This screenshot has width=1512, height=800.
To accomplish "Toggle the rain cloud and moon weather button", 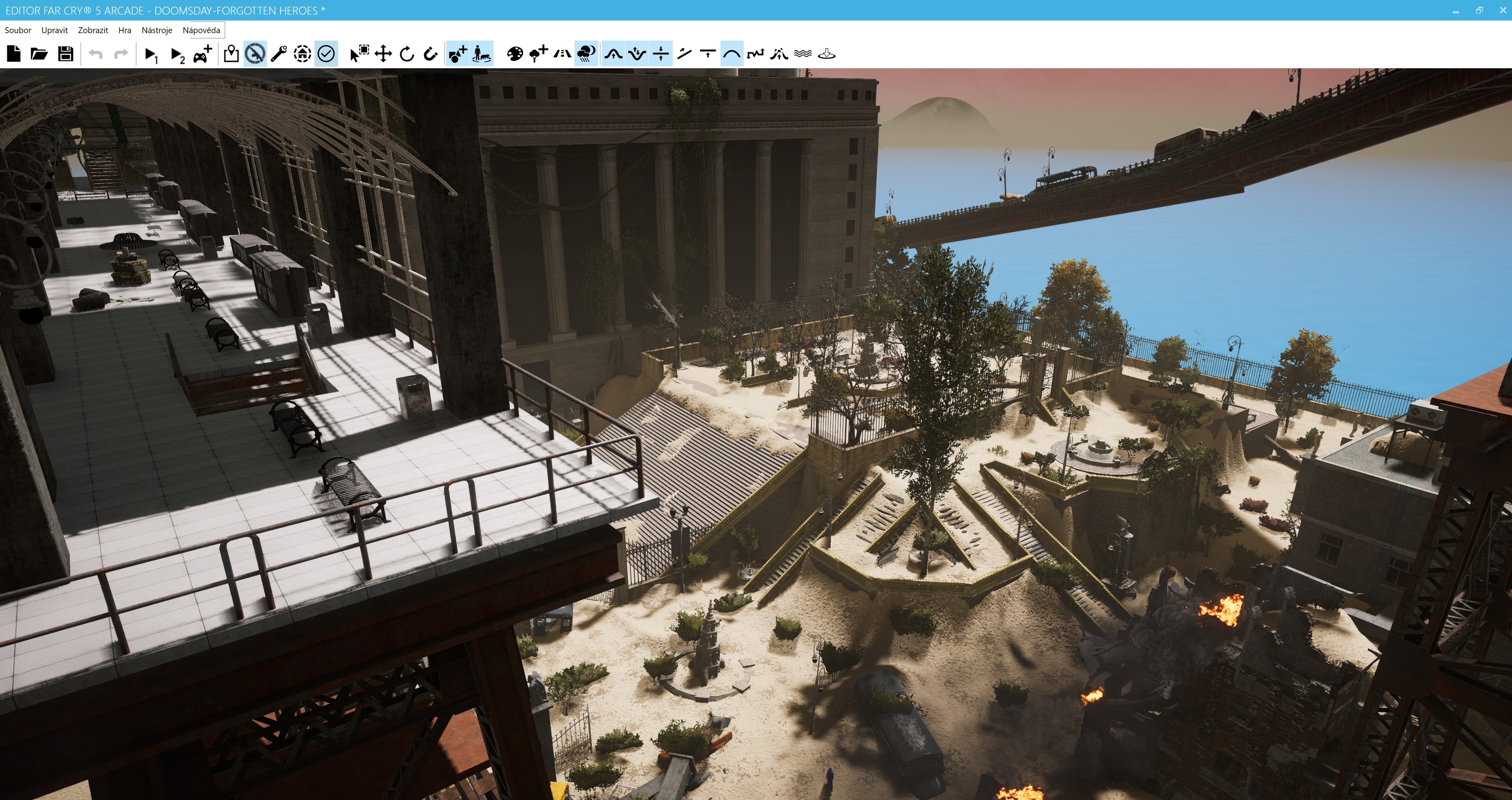I will tap(586, 54).
